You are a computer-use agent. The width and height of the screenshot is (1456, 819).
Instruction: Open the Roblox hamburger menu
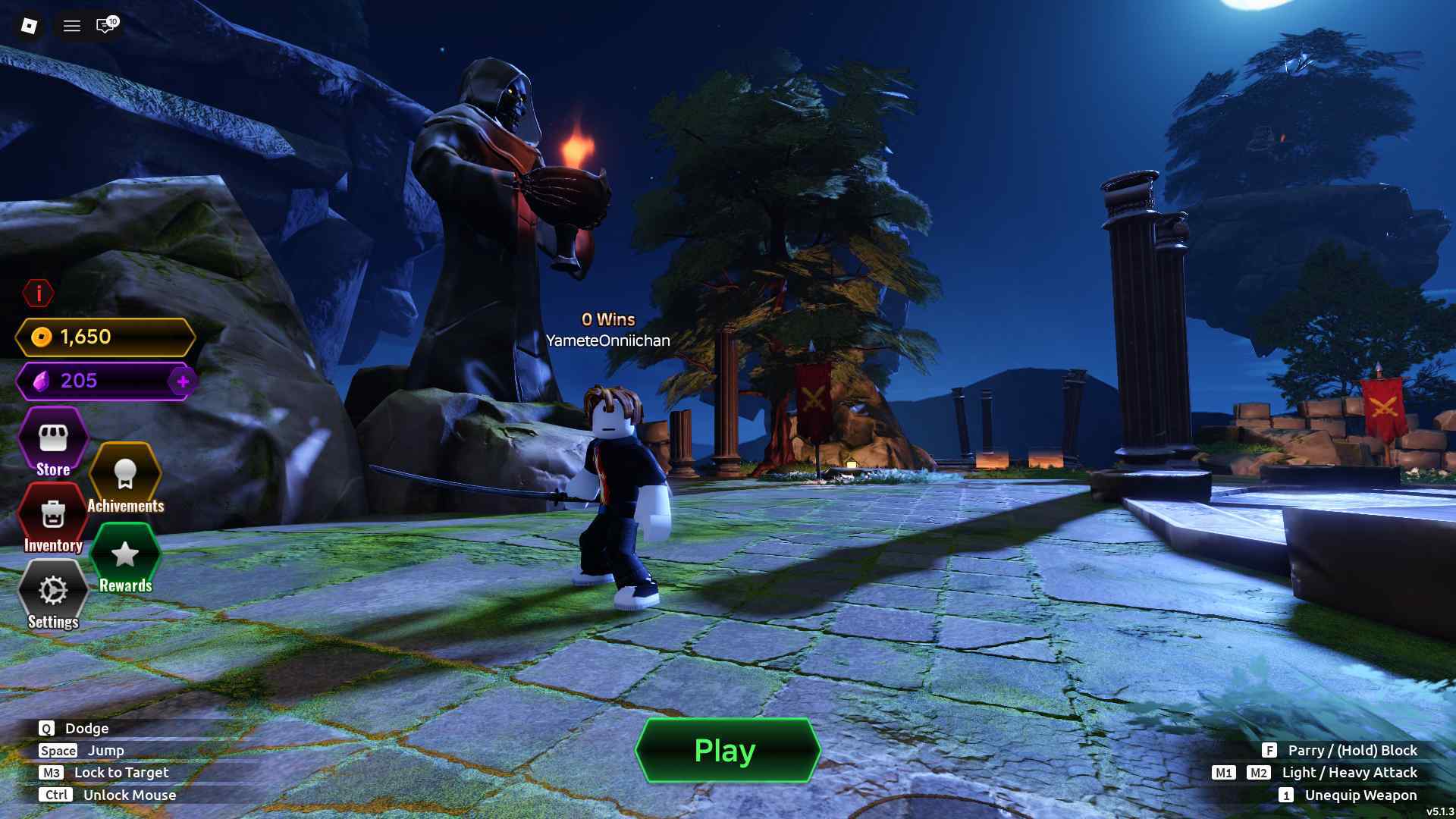[71, 26]
